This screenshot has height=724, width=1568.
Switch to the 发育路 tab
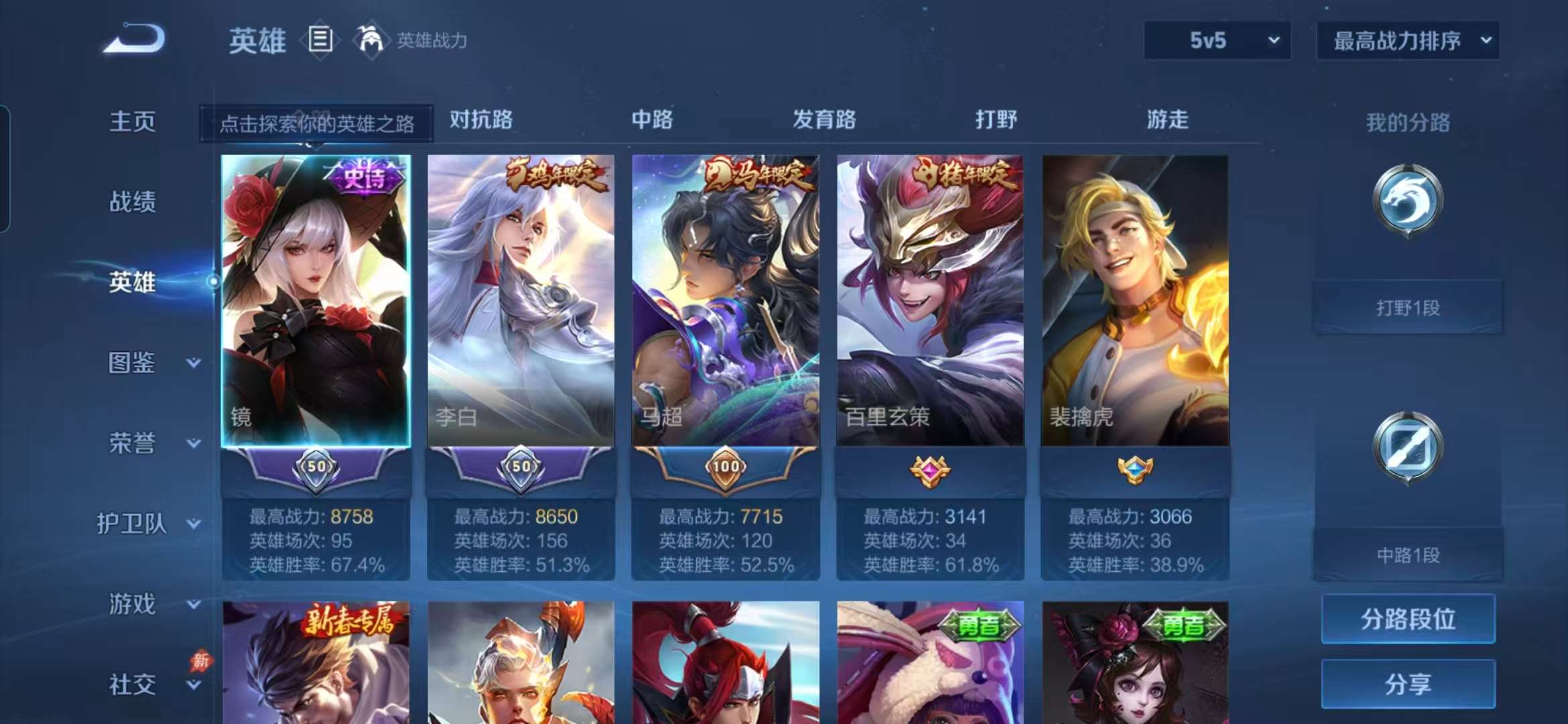coord(824,121)
